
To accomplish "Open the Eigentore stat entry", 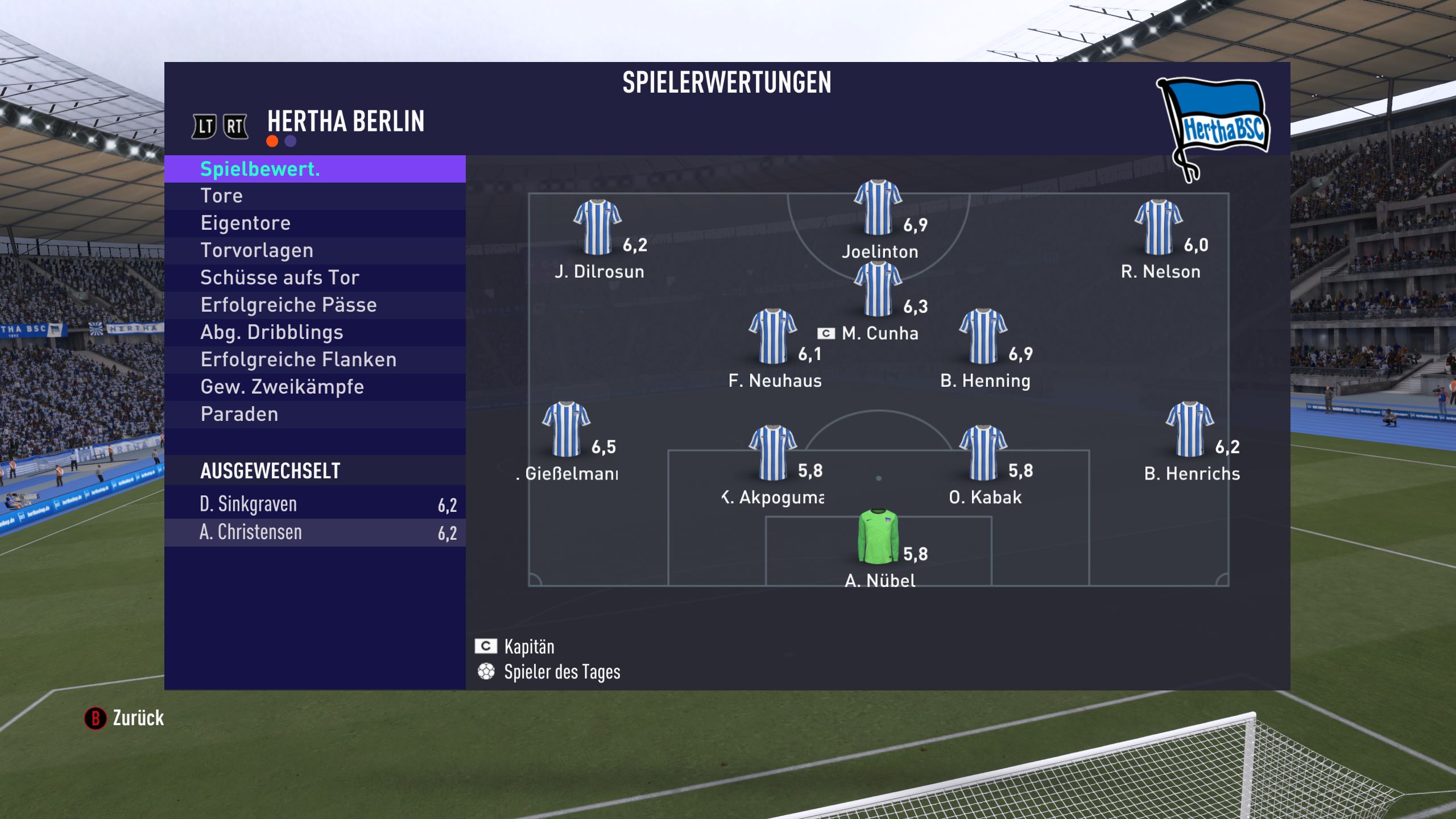I will click(x=315, y=224).
